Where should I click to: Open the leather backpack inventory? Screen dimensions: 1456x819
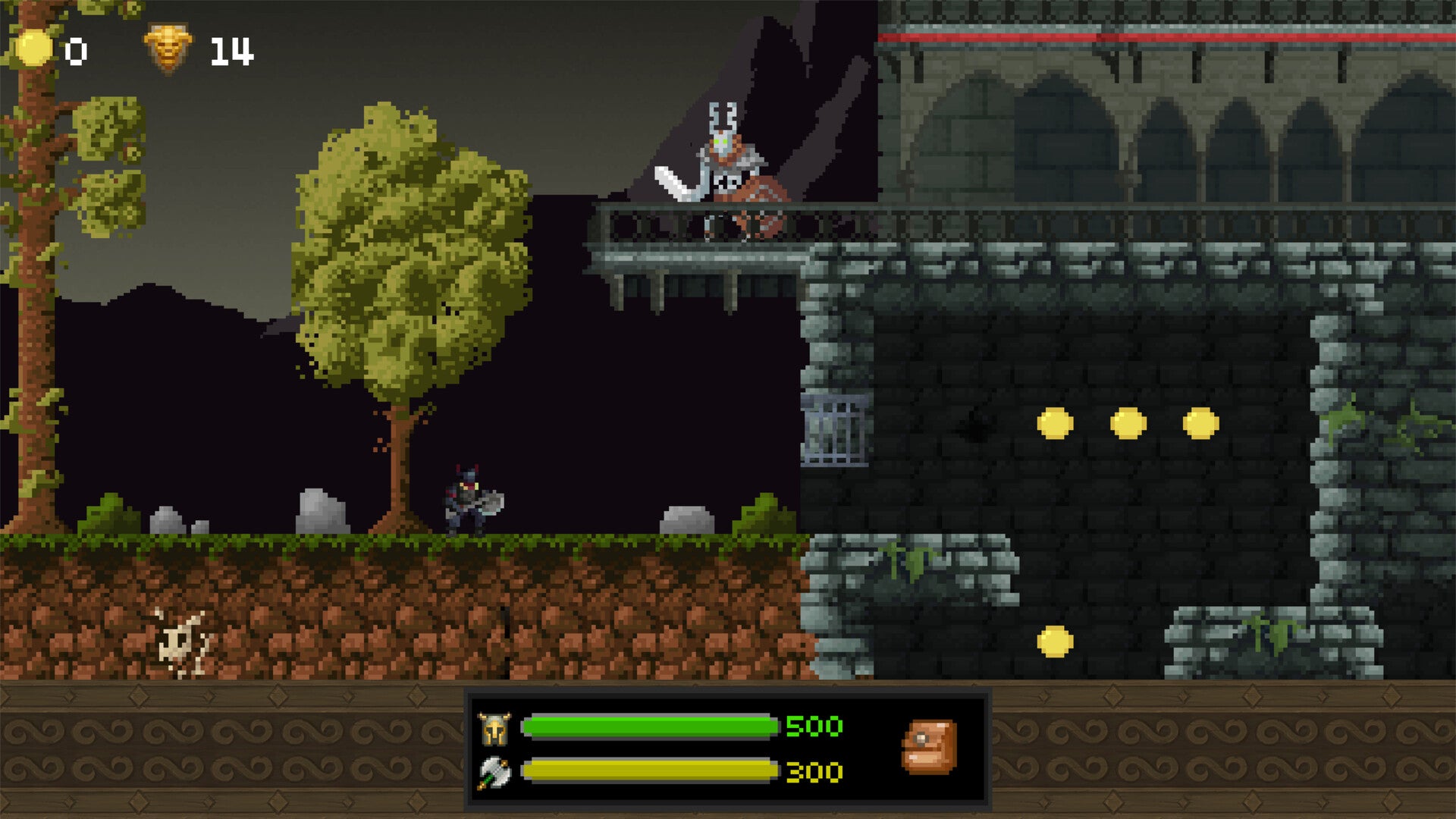pyautogui.click(x=929, y=747)
